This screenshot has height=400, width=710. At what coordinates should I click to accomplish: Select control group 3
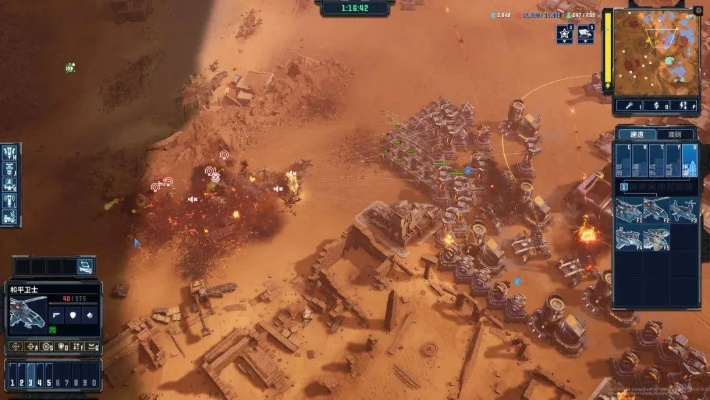[30, 382]
